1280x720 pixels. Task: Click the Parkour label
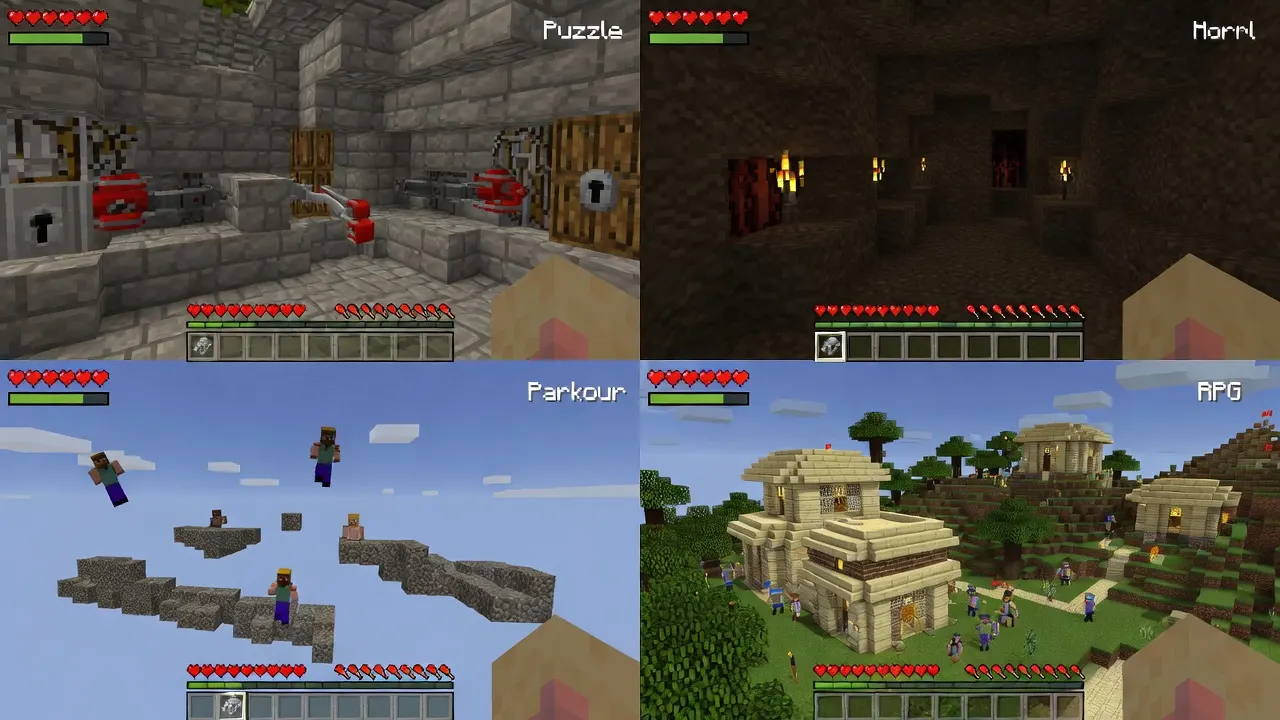pos(576,393)
